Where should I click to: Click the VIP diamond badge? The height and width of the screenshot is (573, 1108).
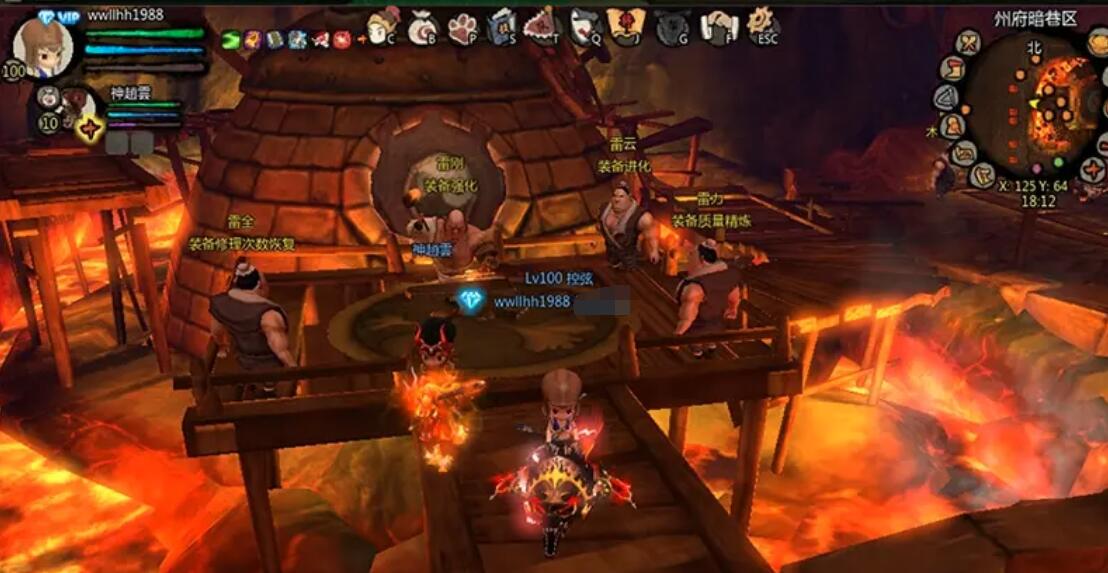coord(47,15)
